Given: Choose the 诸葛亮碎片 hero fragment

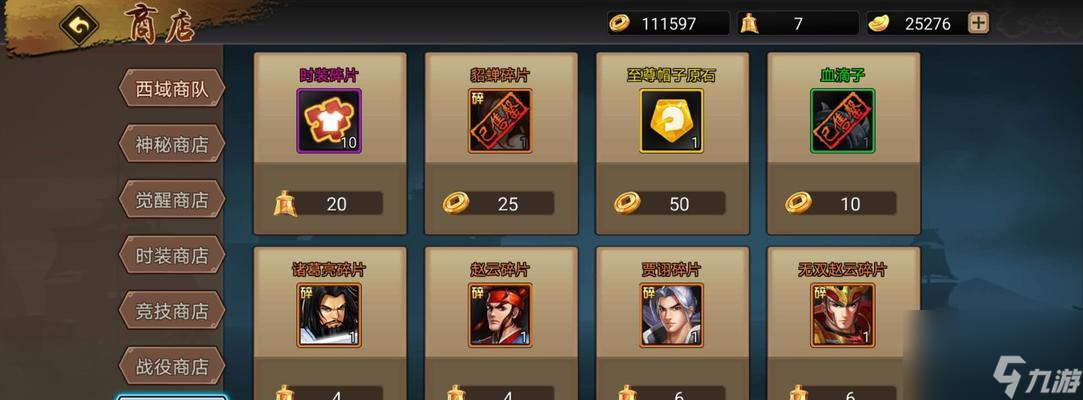Looking at the screenshot, I should 329,315.
